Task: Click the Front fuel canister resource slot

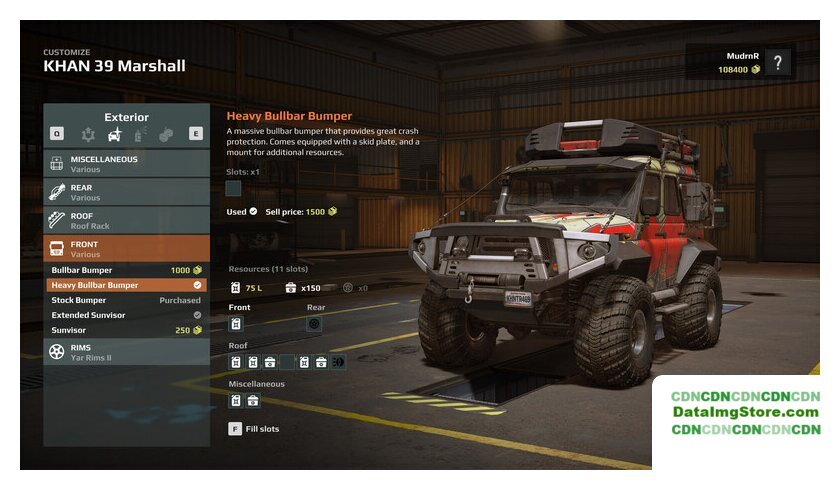Action: pyautogui.click(x=236, y=324)
